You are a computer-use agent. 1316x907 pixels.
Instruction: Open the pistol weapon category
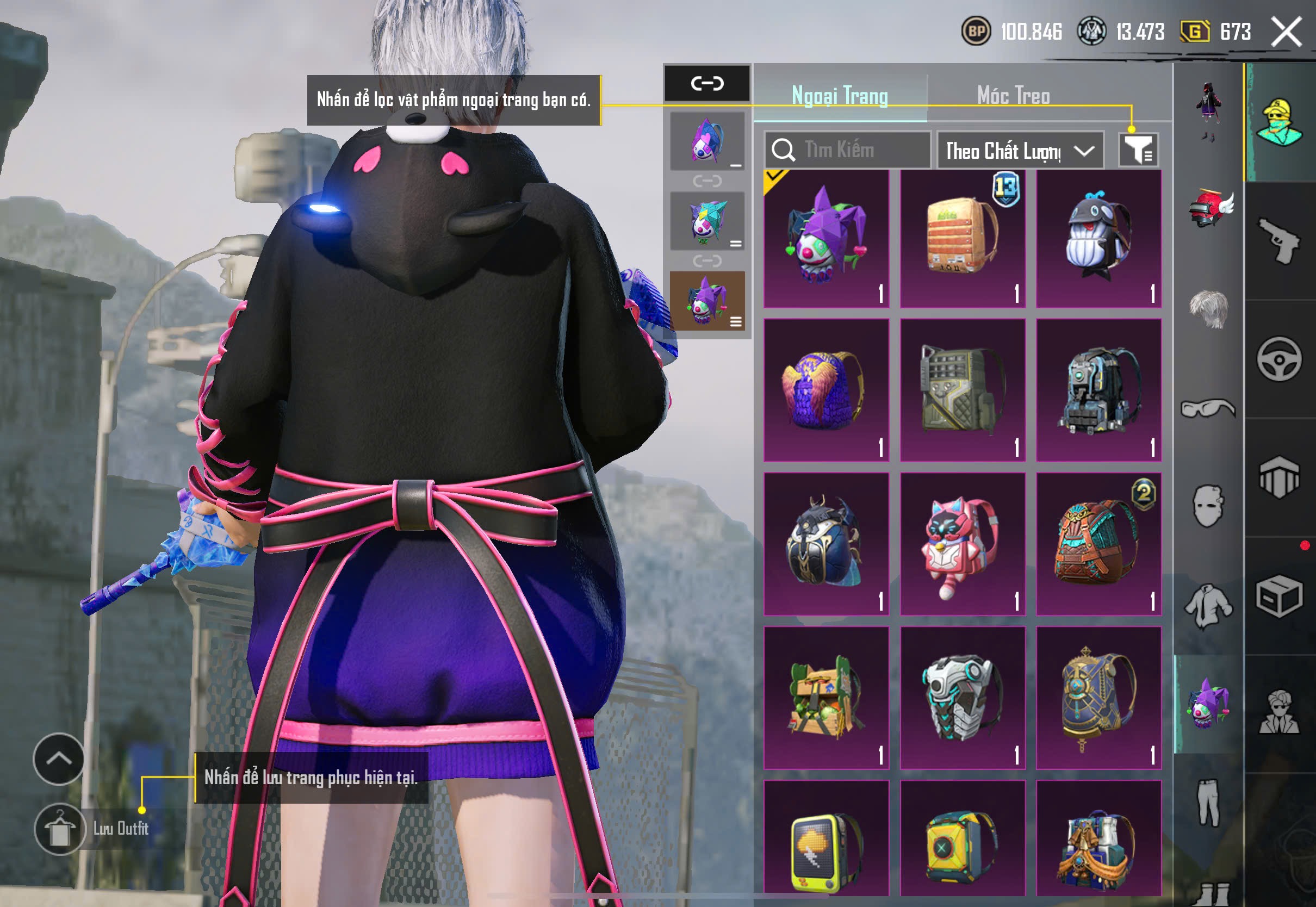tap(1278, 241)
